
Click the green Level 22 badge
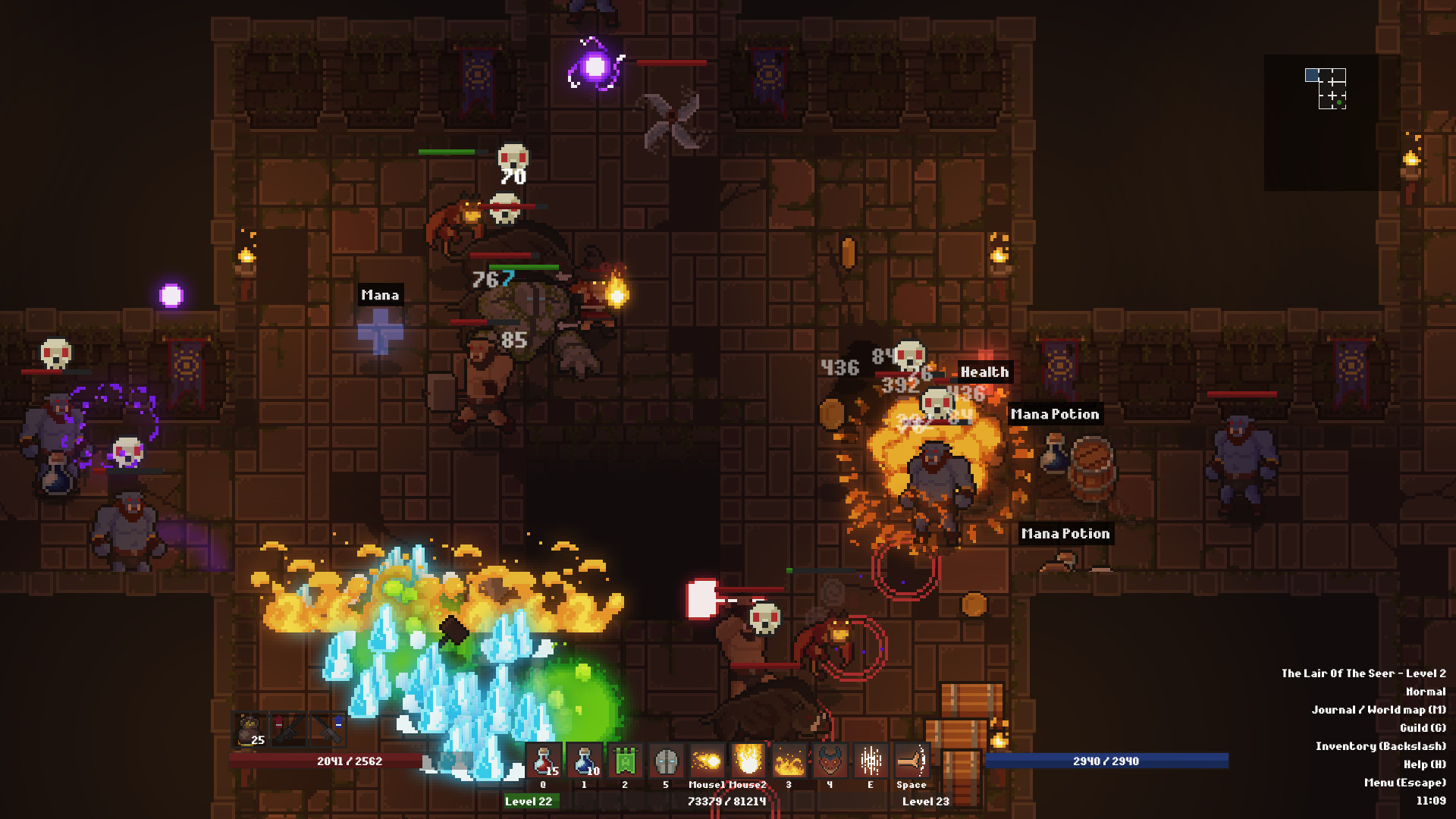coord(532,800)
